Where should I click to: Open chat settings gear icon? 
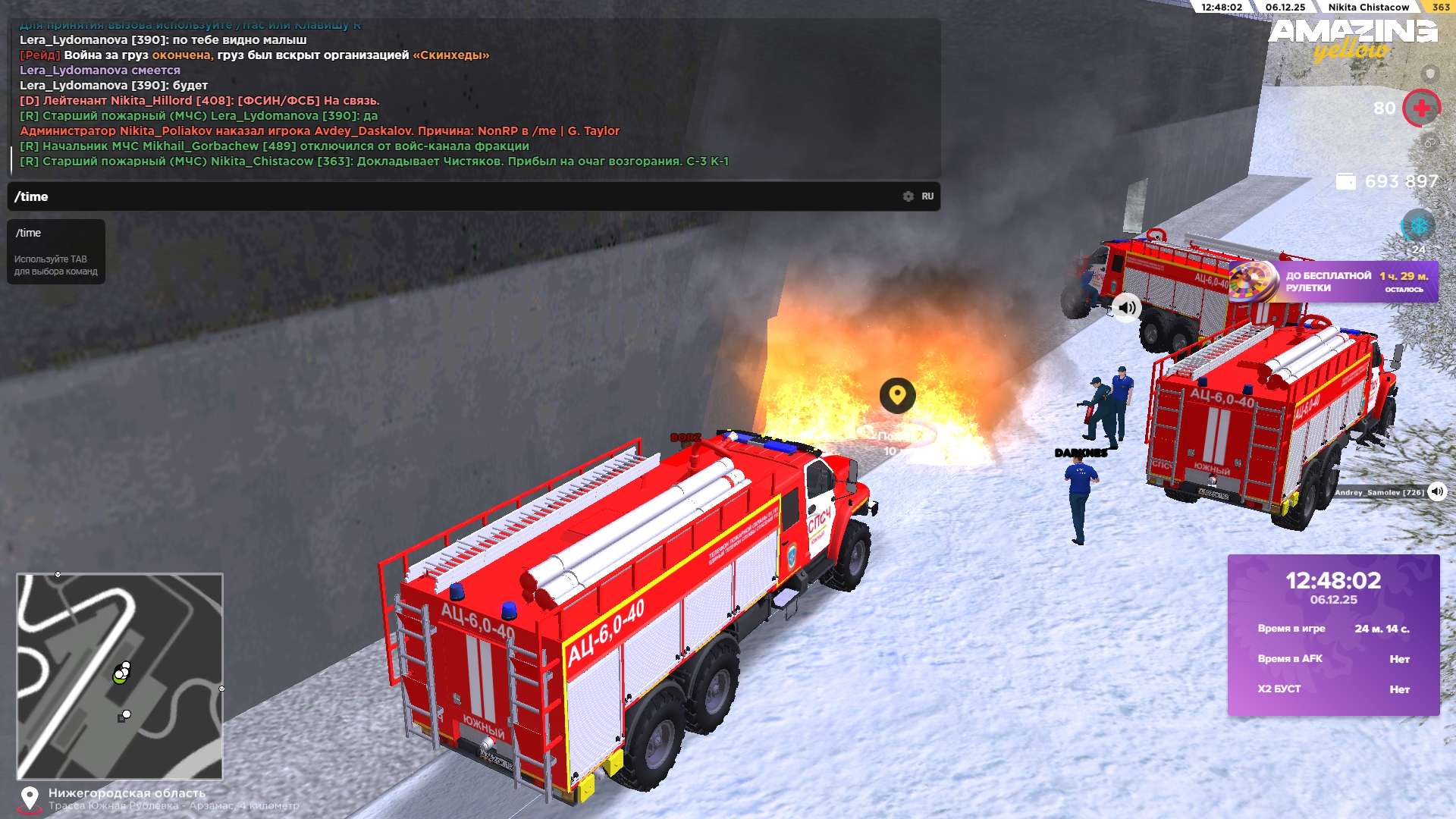[x=908, y=196]
